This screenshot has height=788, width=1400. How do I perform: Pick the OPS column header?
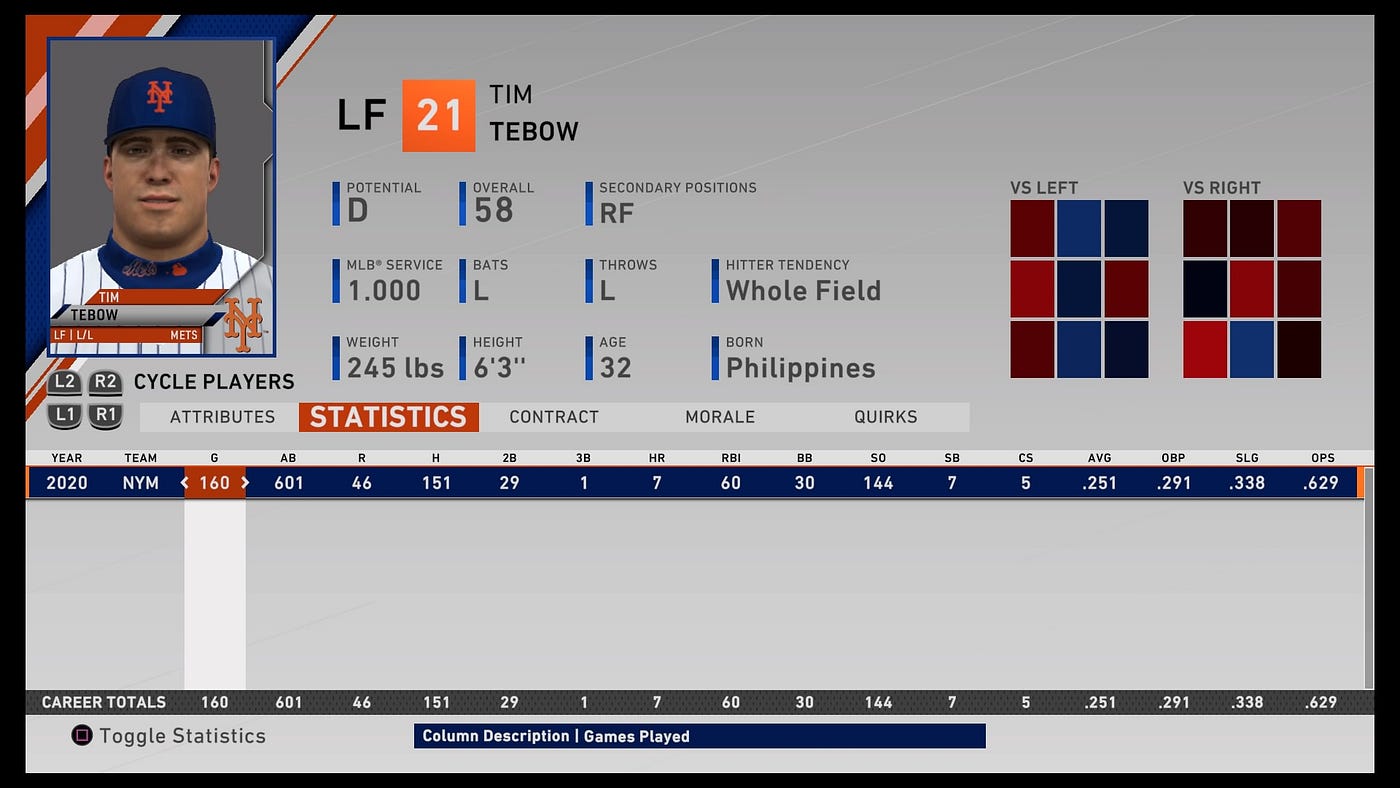click(x=1322, y=458)
